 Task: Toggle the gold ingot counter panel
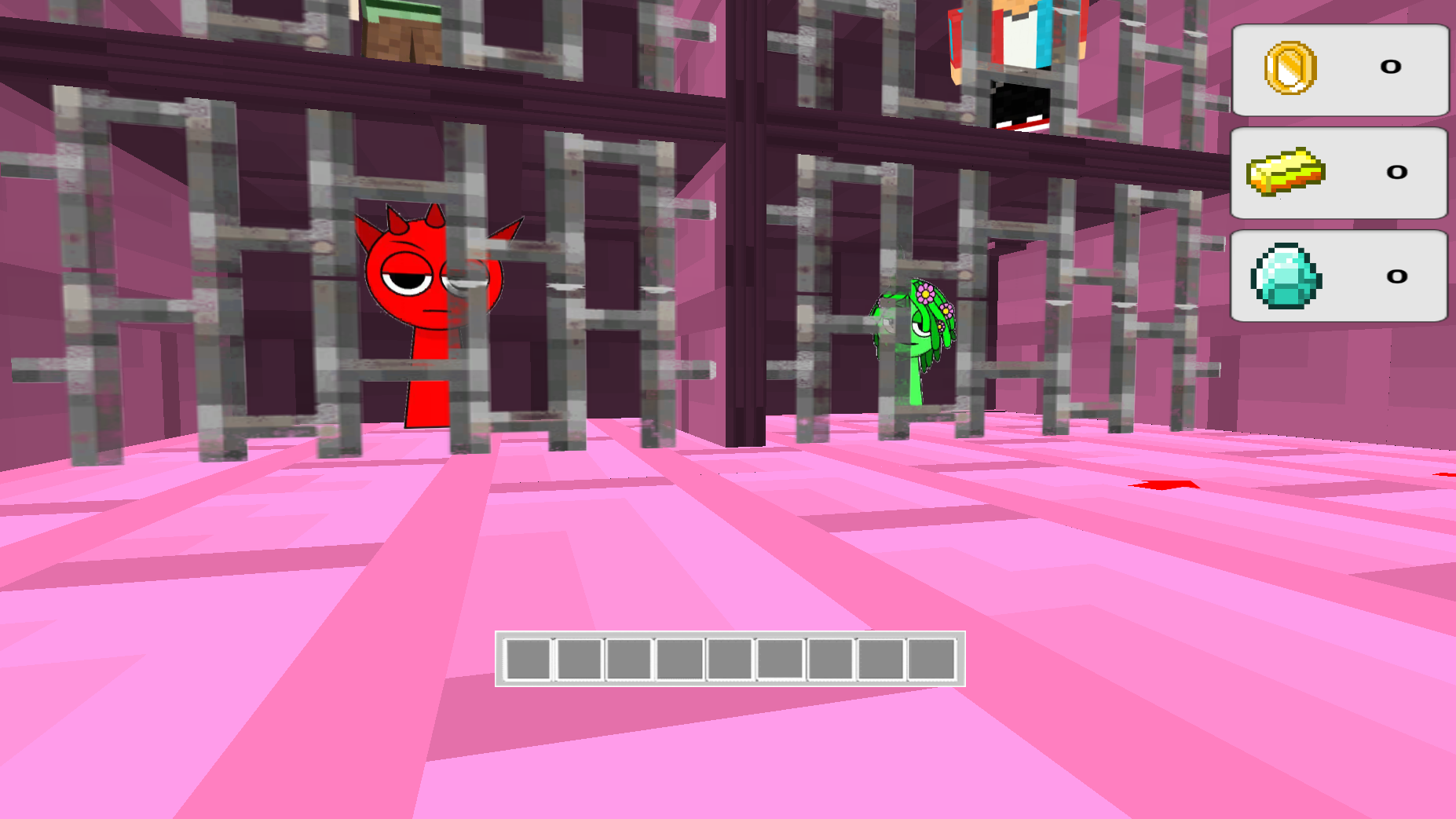(1339, 174)
